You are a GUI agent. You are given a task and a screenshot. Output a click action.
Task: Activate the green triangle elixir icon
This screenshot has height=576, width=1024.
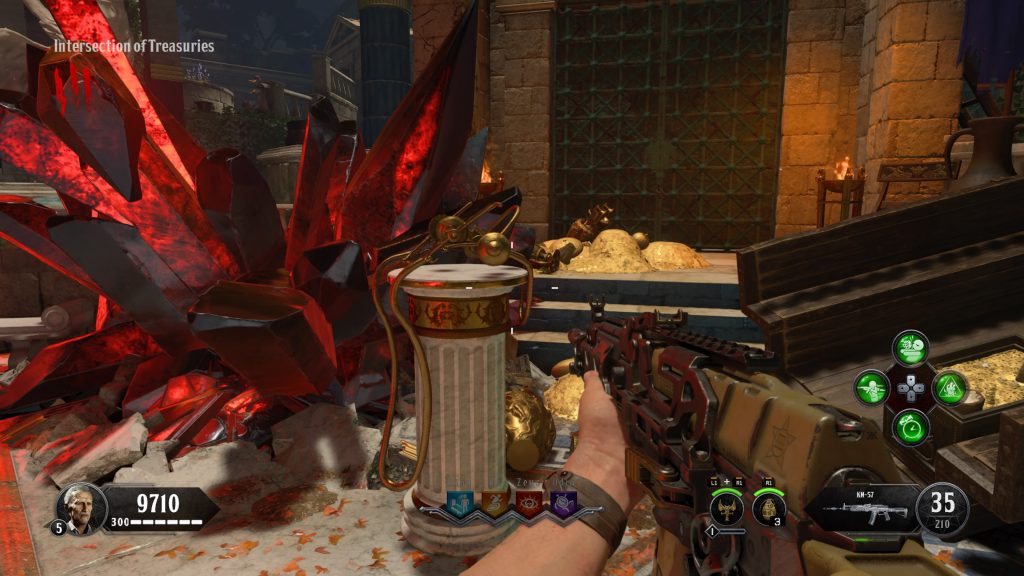point(949,388)
